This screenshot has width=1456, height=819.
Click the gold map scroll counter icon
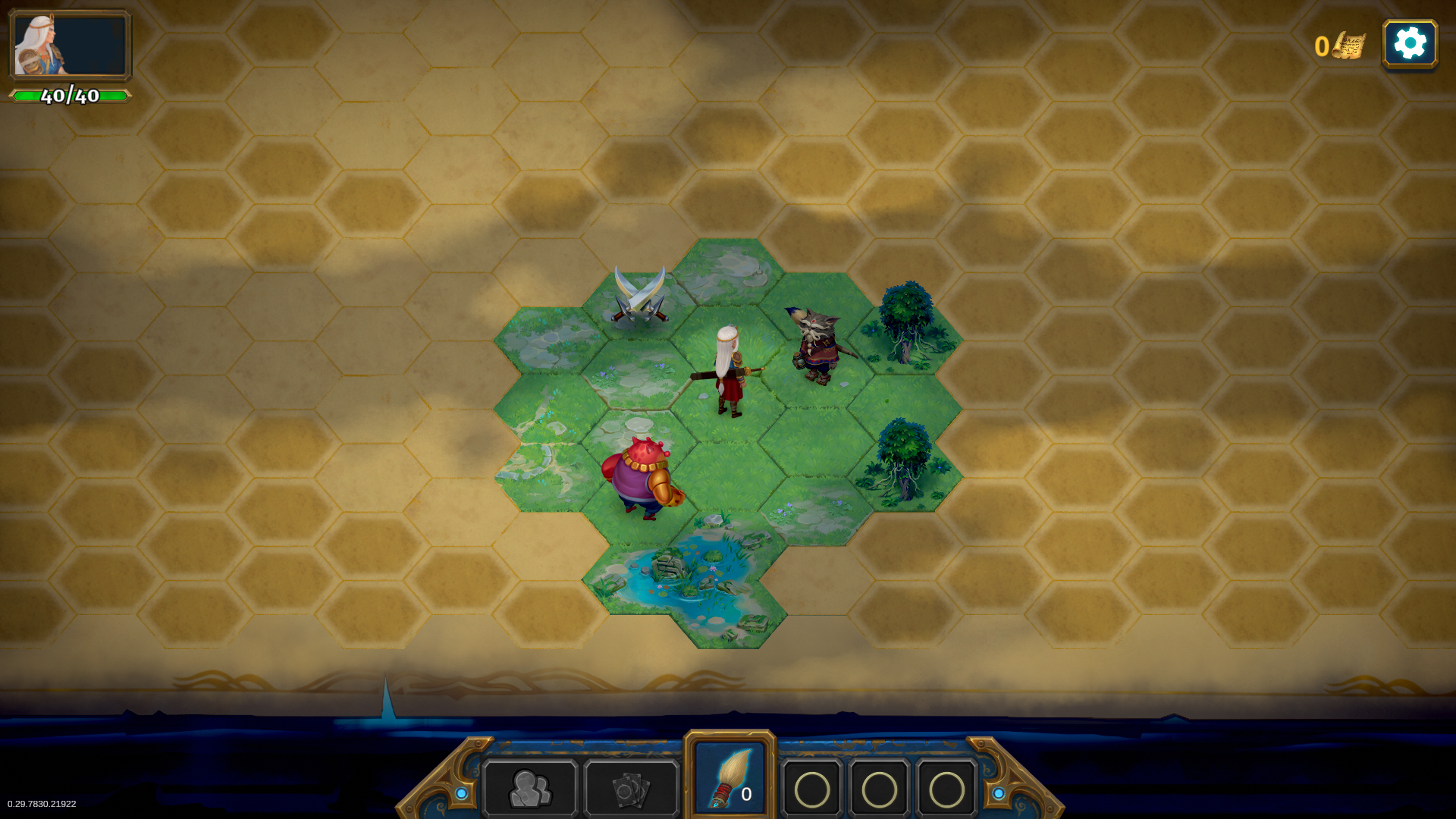pos(1348,45)
